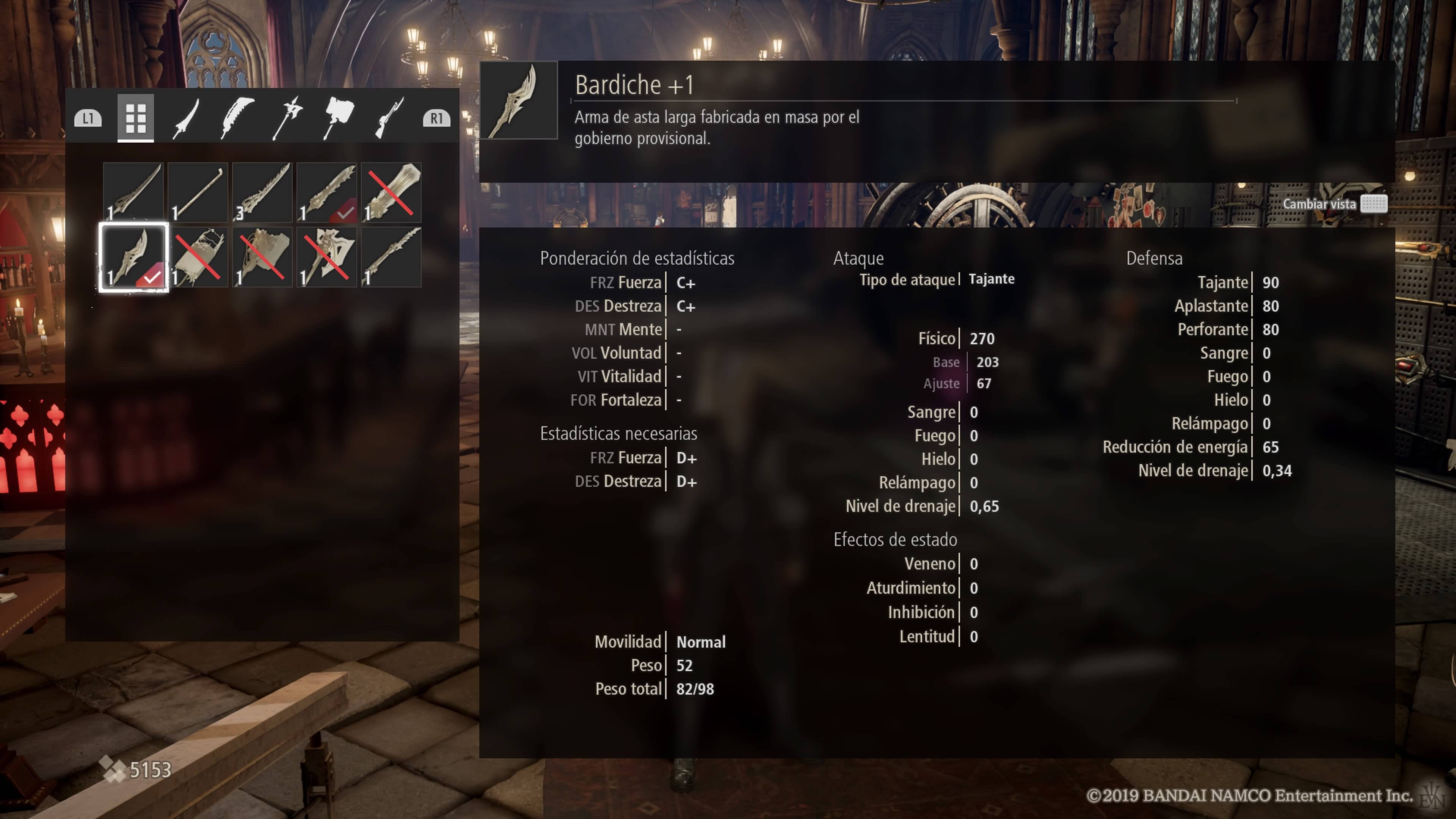
Task: Select the halberd weapon category tab
Action: coord(288,118)
